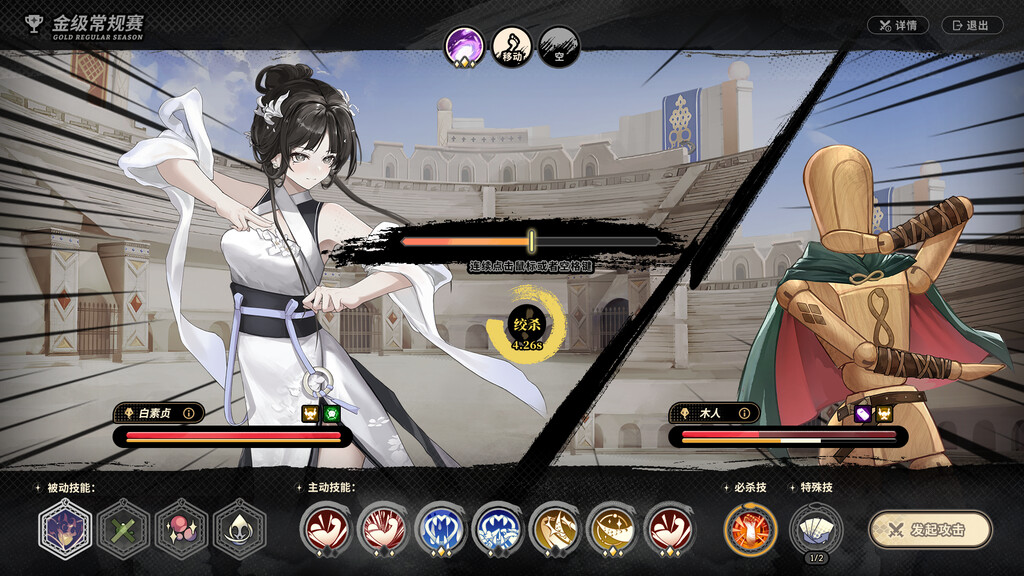1024x576 pixels.
Task: Show info for 木人 enemy
Action: [741, 412]
